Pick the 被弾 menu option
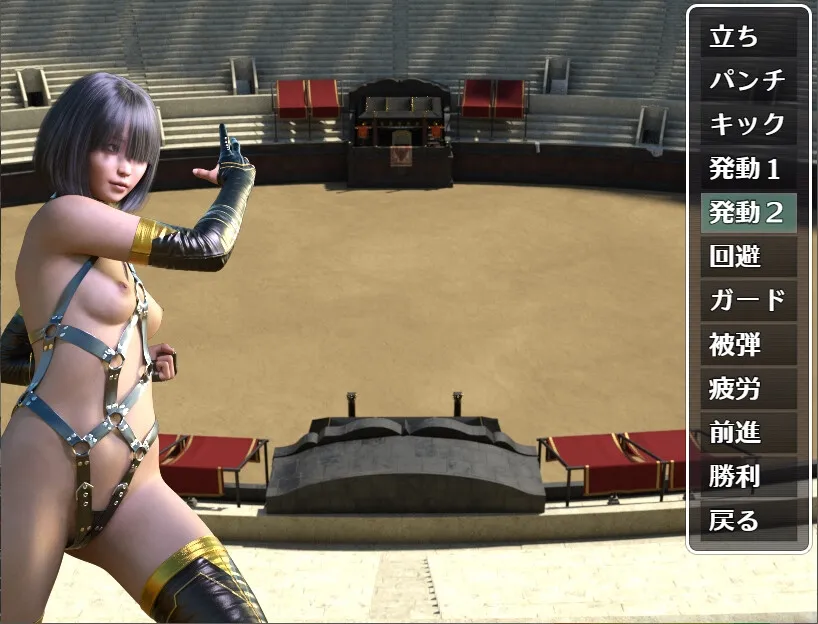This screenshot has width=818, height=624. tap(748, 345)
